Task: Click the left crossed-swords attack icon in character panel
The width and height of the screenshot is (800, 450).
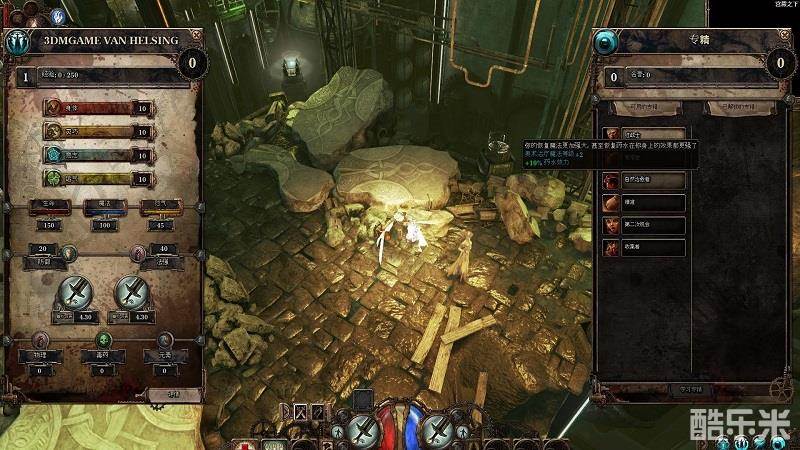Action: pos(76,292)
